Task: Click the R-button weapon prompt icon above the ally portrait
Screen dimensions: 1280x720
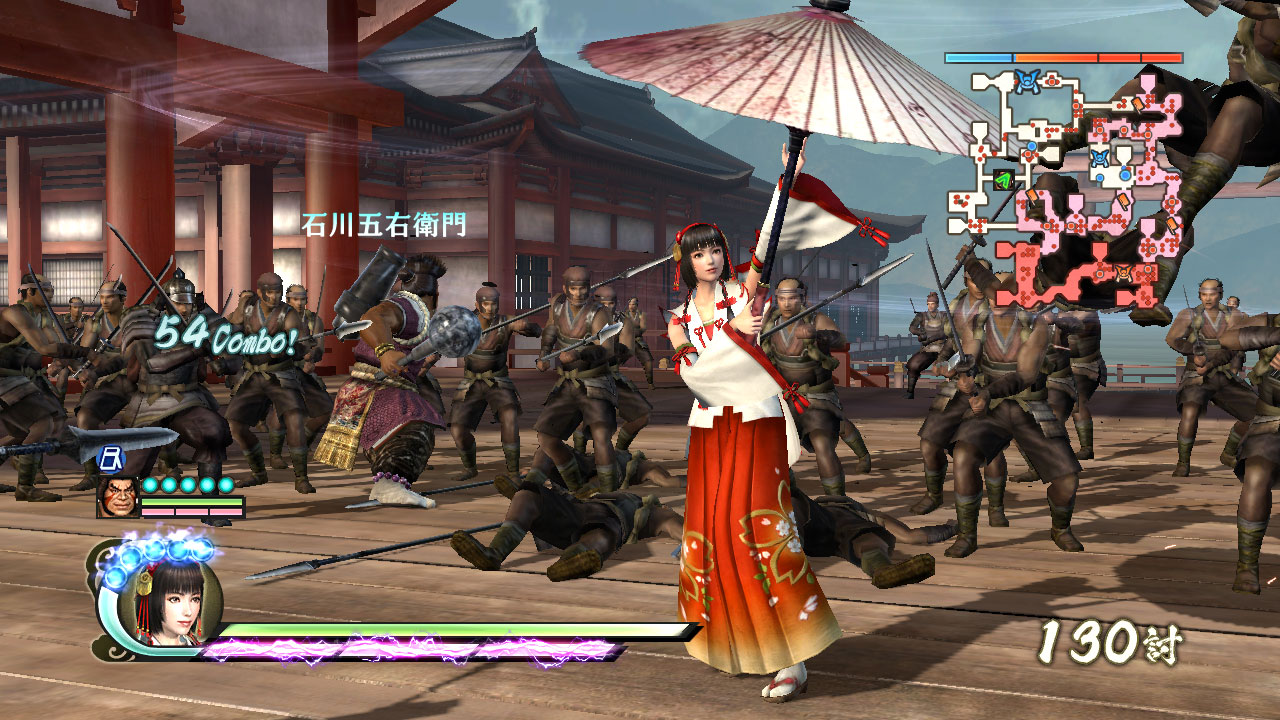Action: [112, 459]
